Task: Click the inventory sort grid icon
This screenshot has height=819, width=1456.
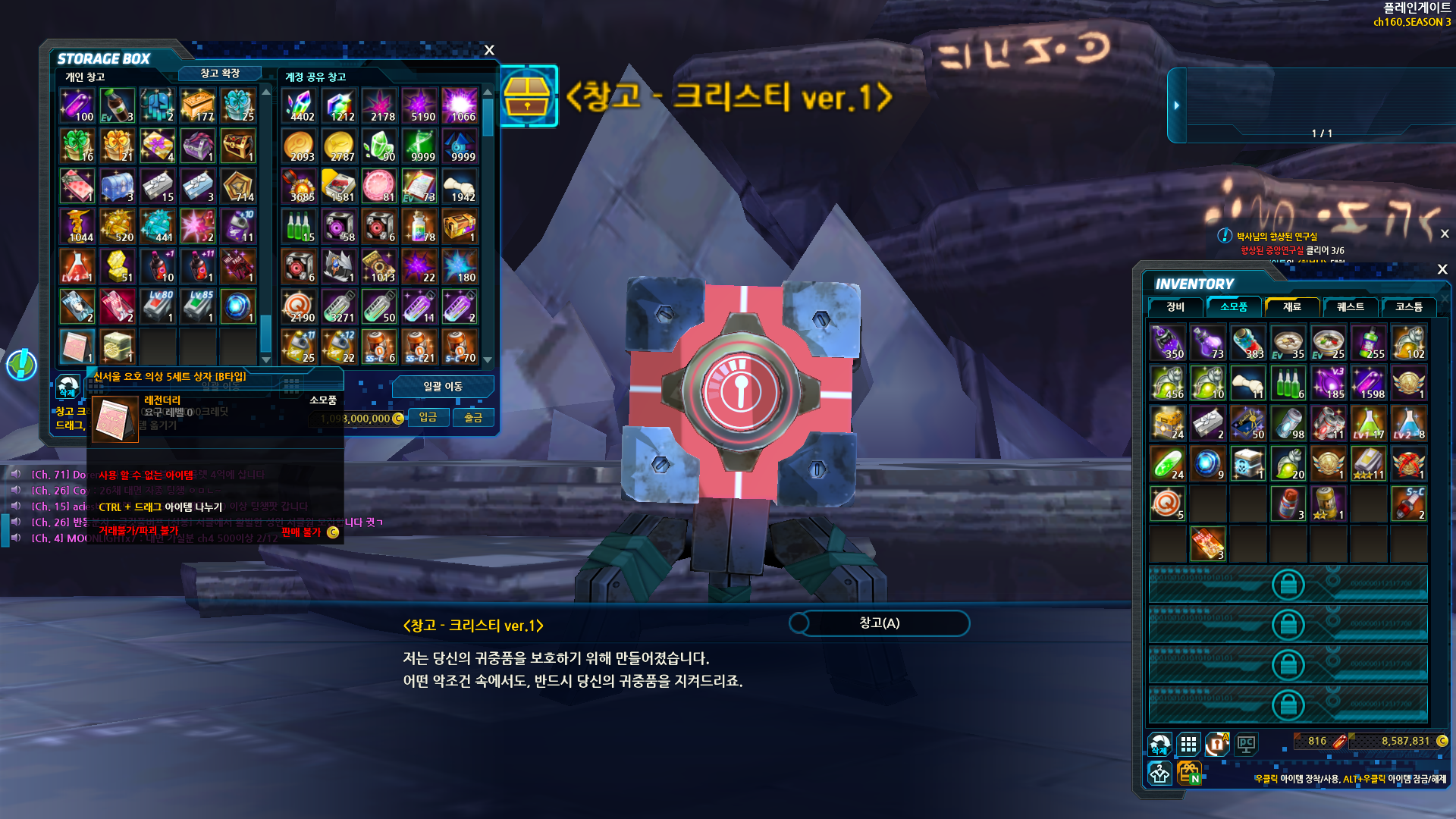Action: [x=1188, y=744]
